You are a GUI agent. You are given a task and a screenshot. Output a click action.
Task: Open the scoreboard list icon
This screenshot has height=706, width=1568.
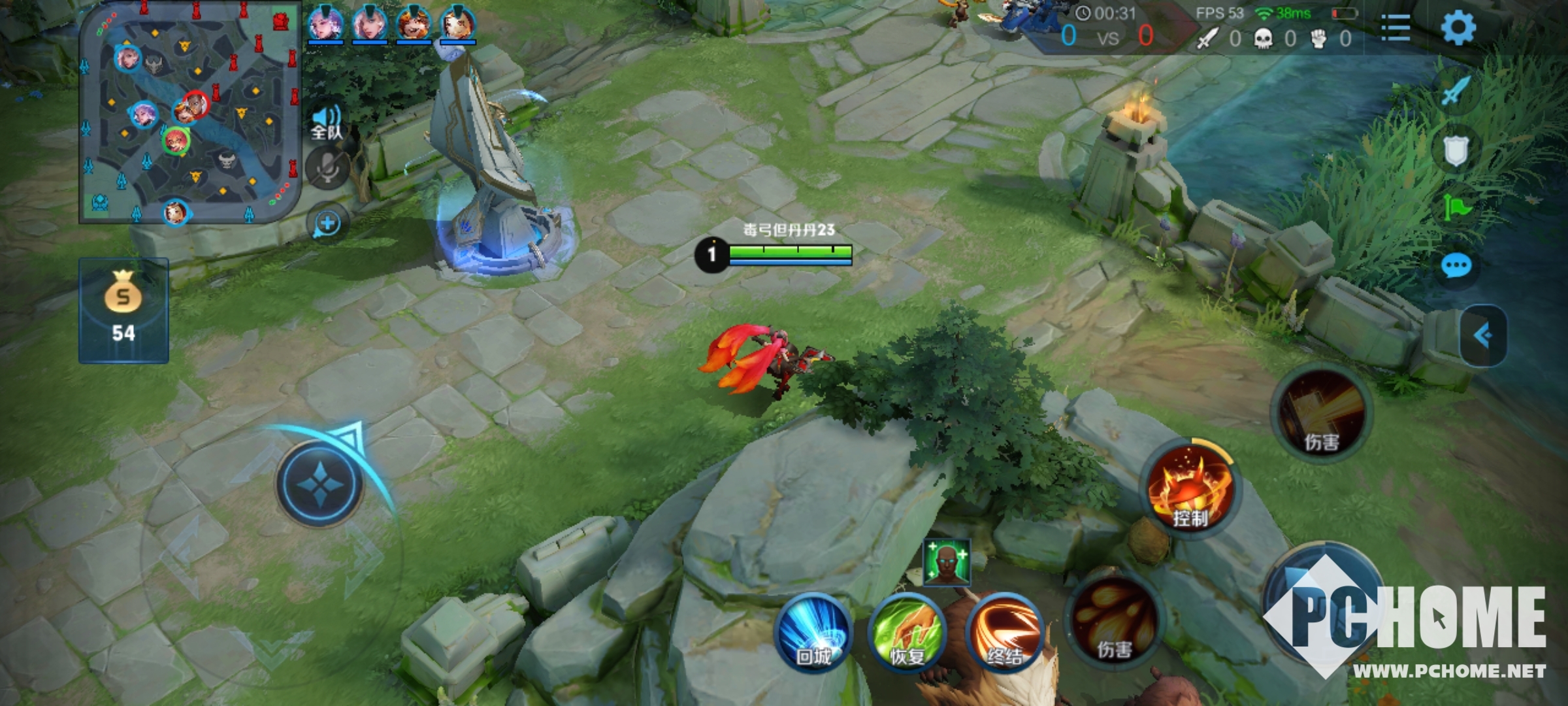coord(1396,28)
